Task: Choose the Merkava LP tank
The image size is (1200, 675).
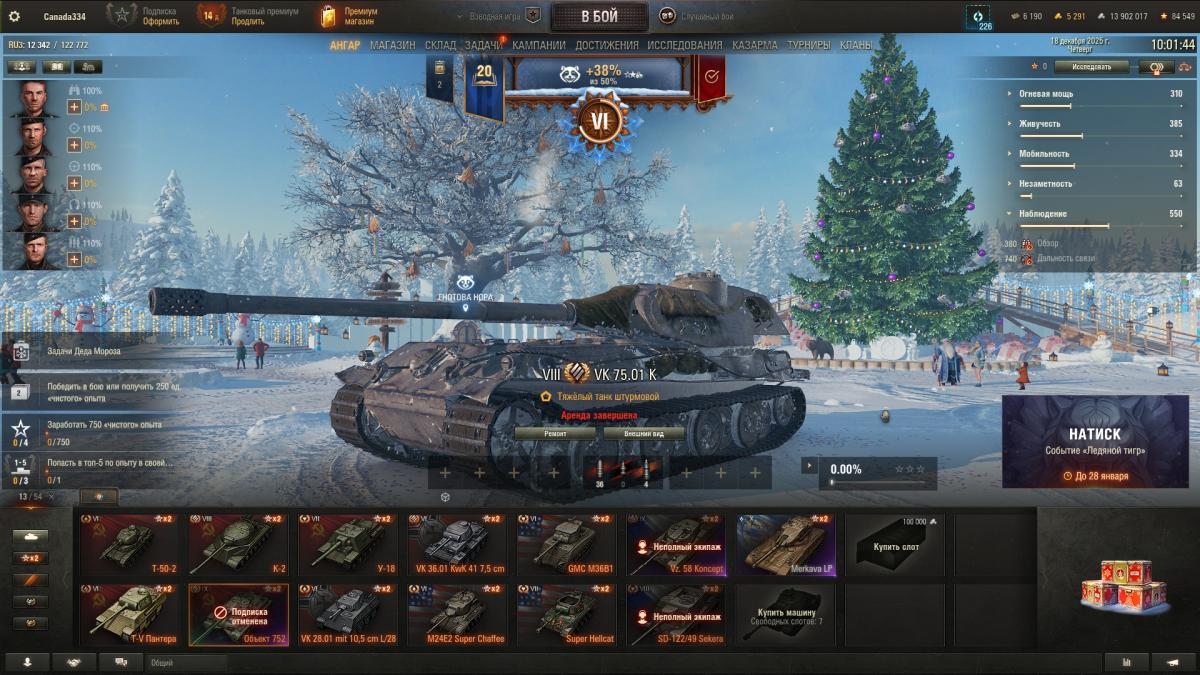Action: (x=785, y=545)
